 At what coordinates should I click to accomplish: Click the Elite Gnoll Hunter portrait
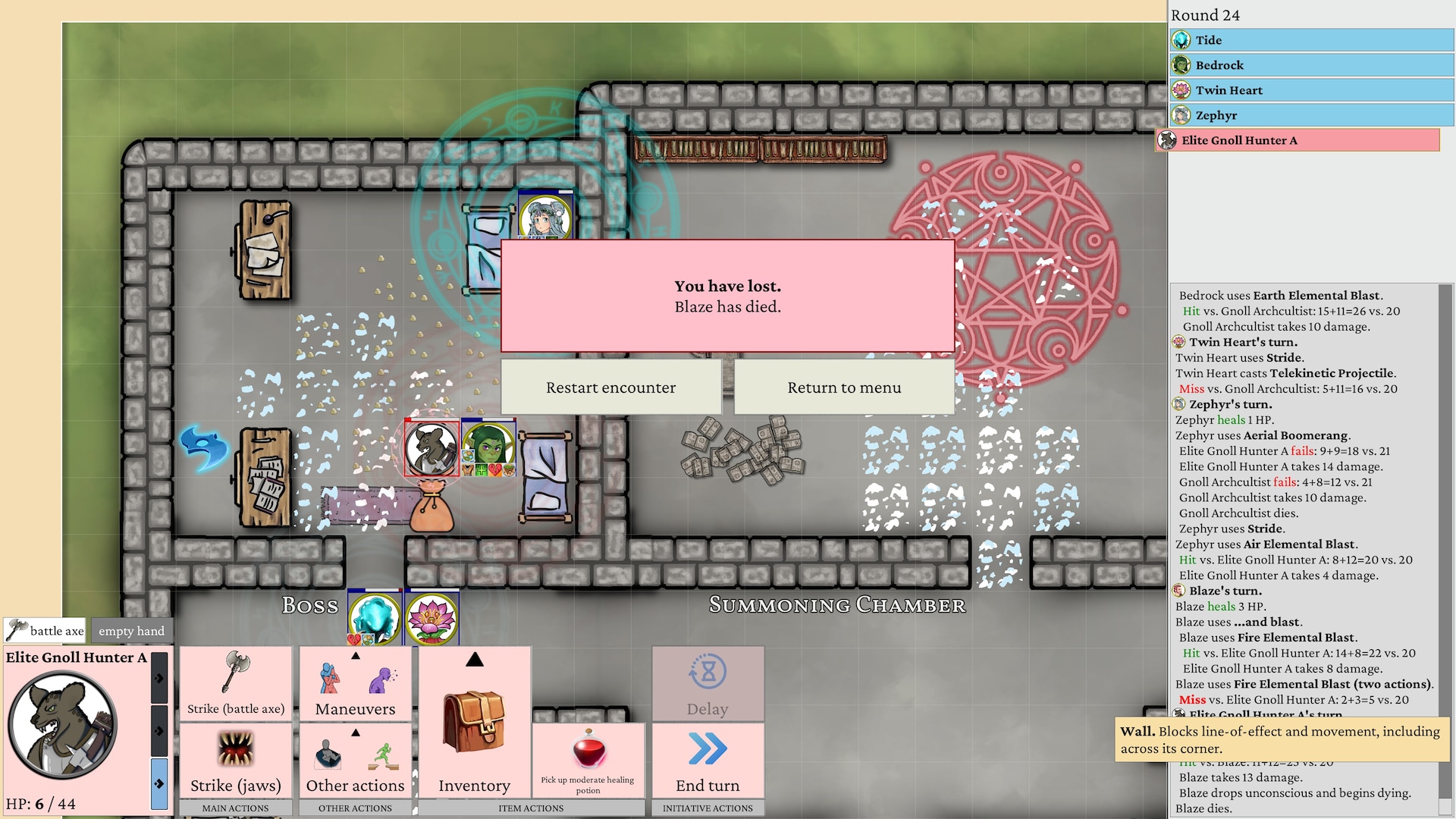63,726
